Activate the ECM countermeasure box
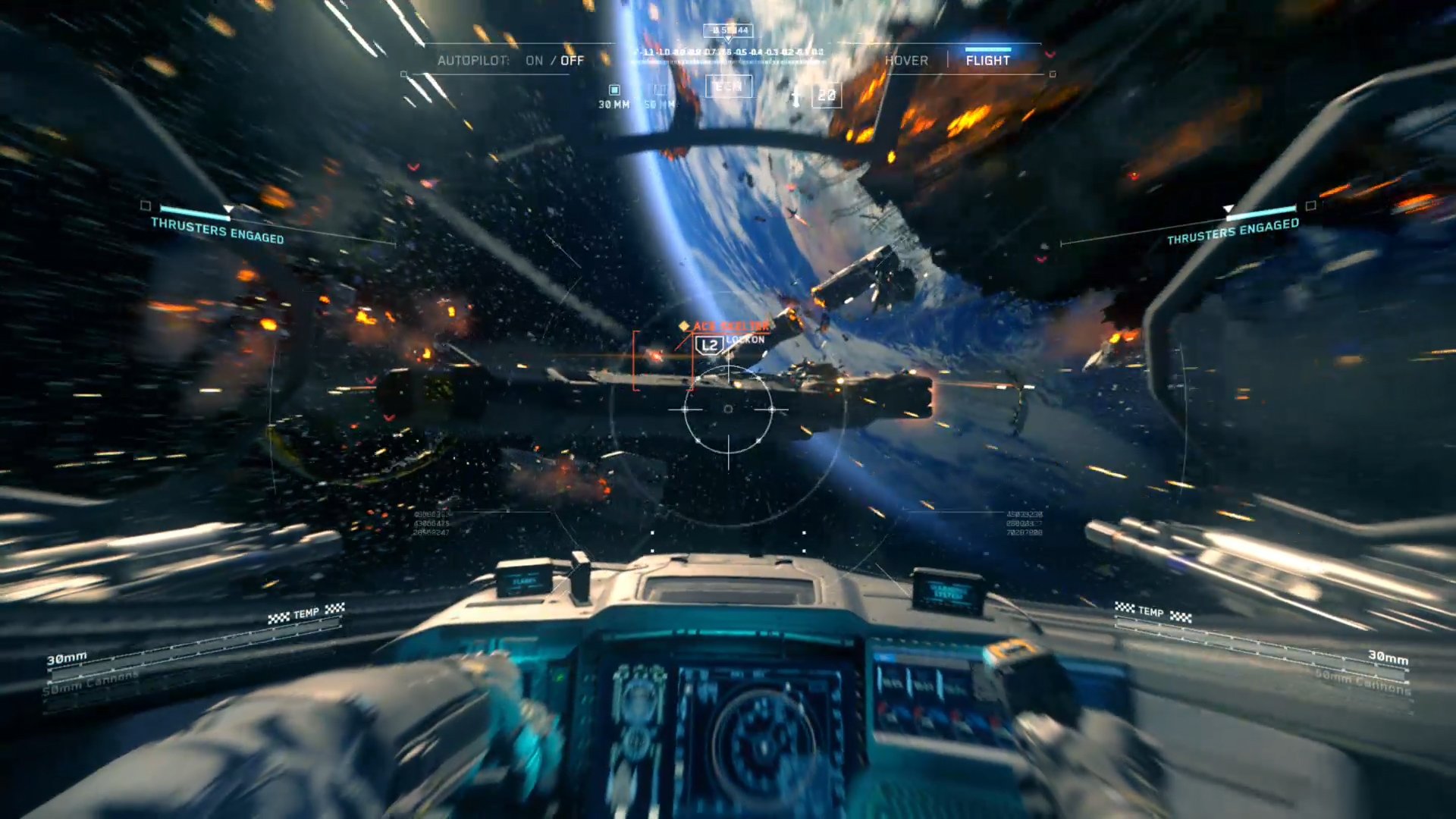1456x819 pixels. click(x=728, y=86)
